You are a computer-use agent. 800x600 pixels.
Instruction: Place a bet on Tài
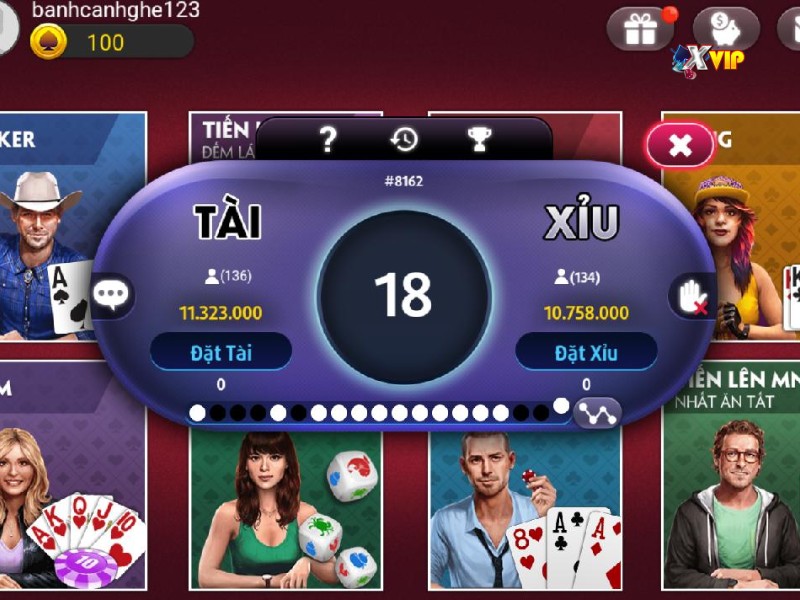tap(221, 352)
